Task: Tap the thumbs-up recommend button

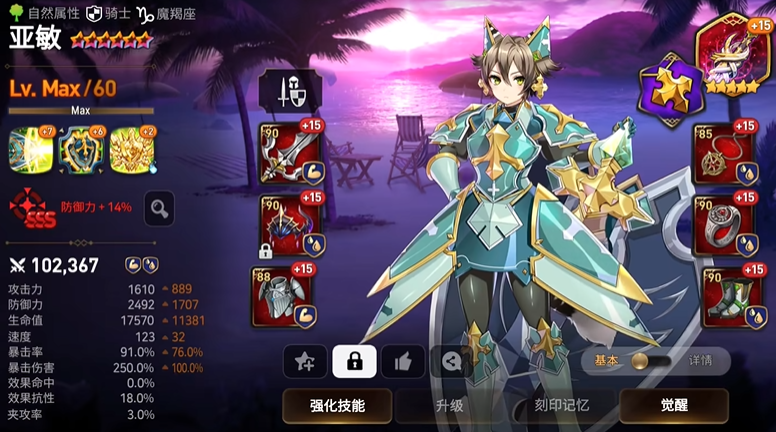Action: click(403, 361)
